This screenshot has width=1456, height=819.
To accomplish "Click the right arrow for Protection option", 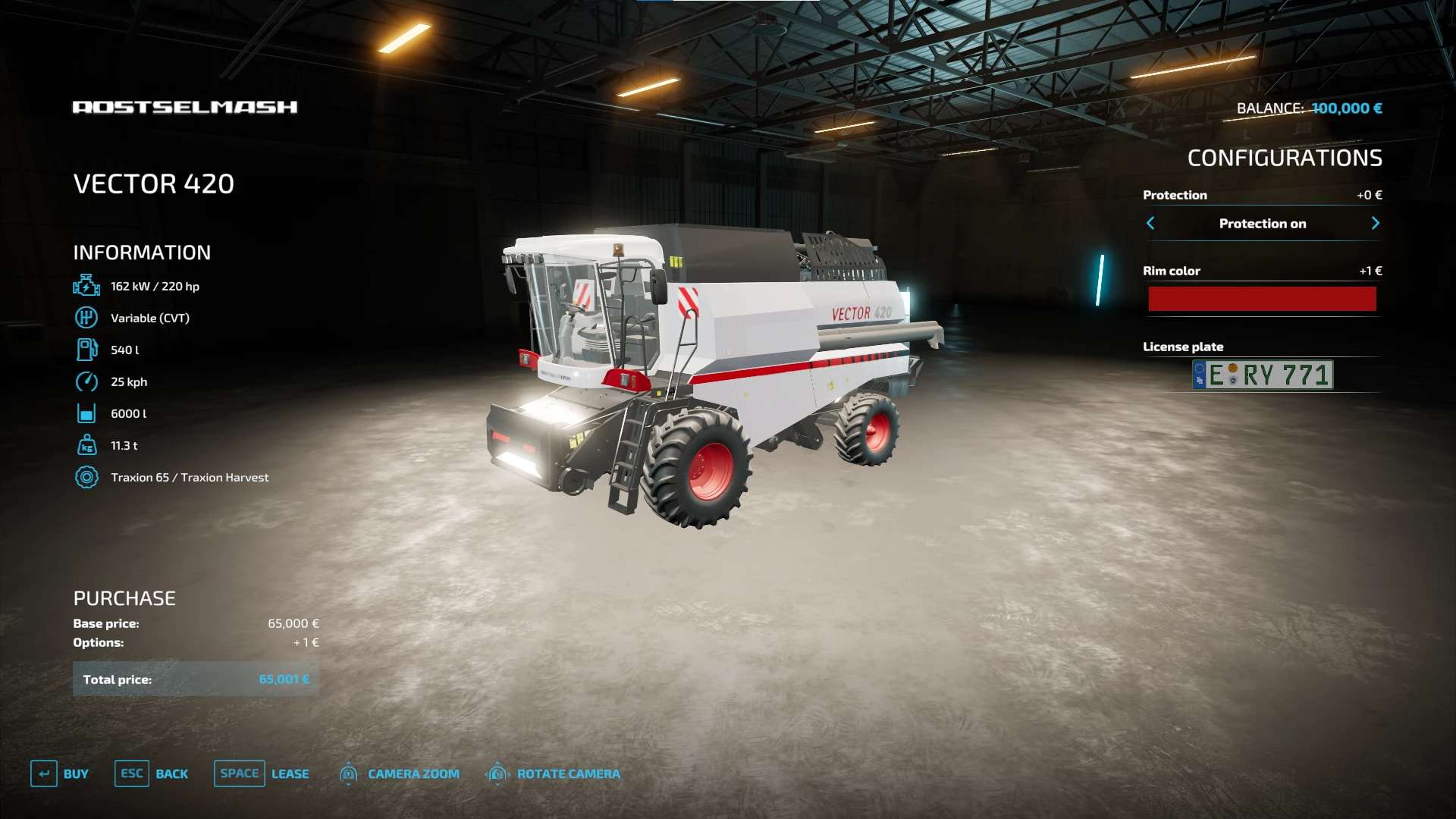I will point(1375,223).
